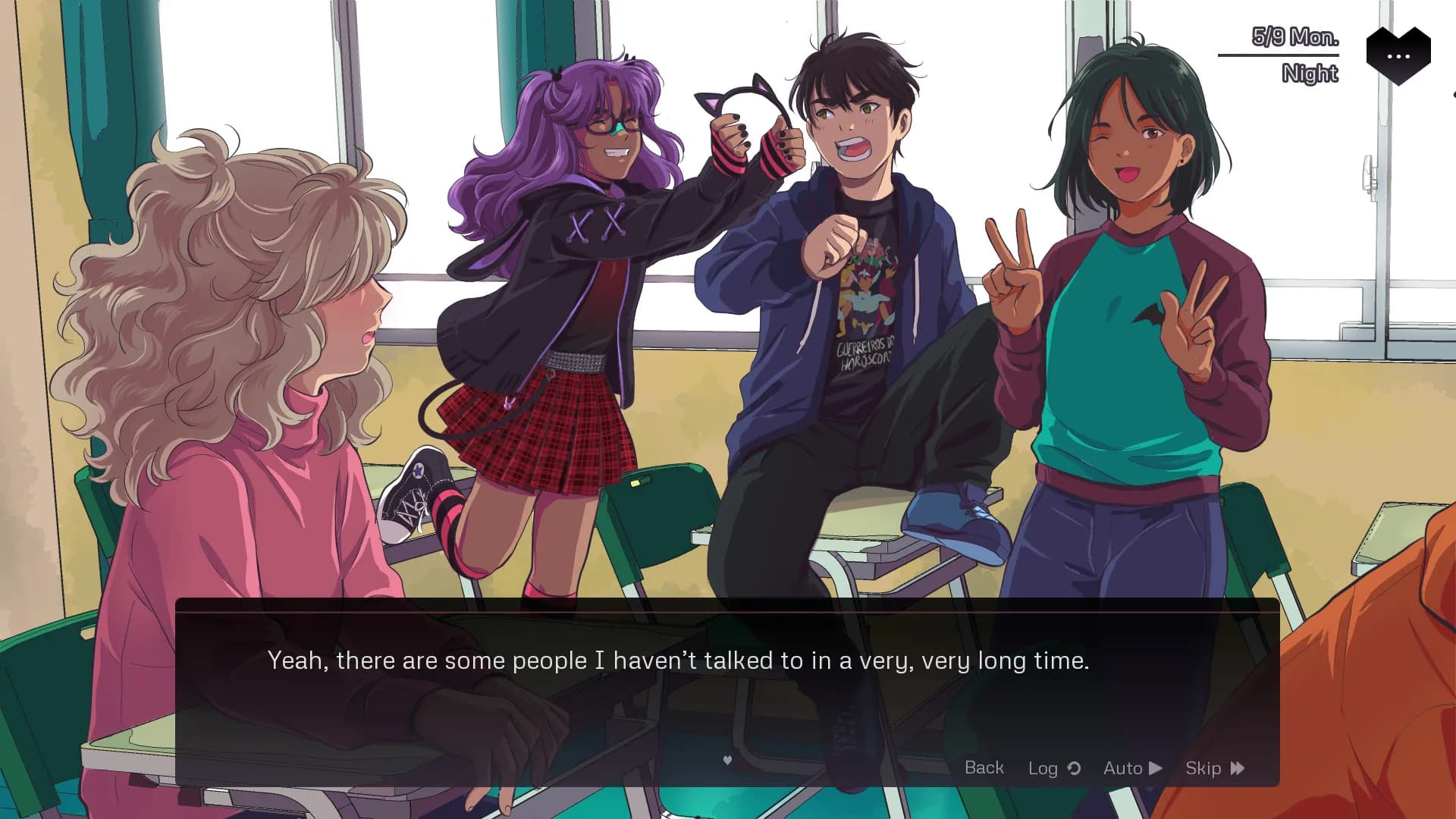
Task: Click the play triangle beside Auto
Action: coord(1153,767)
